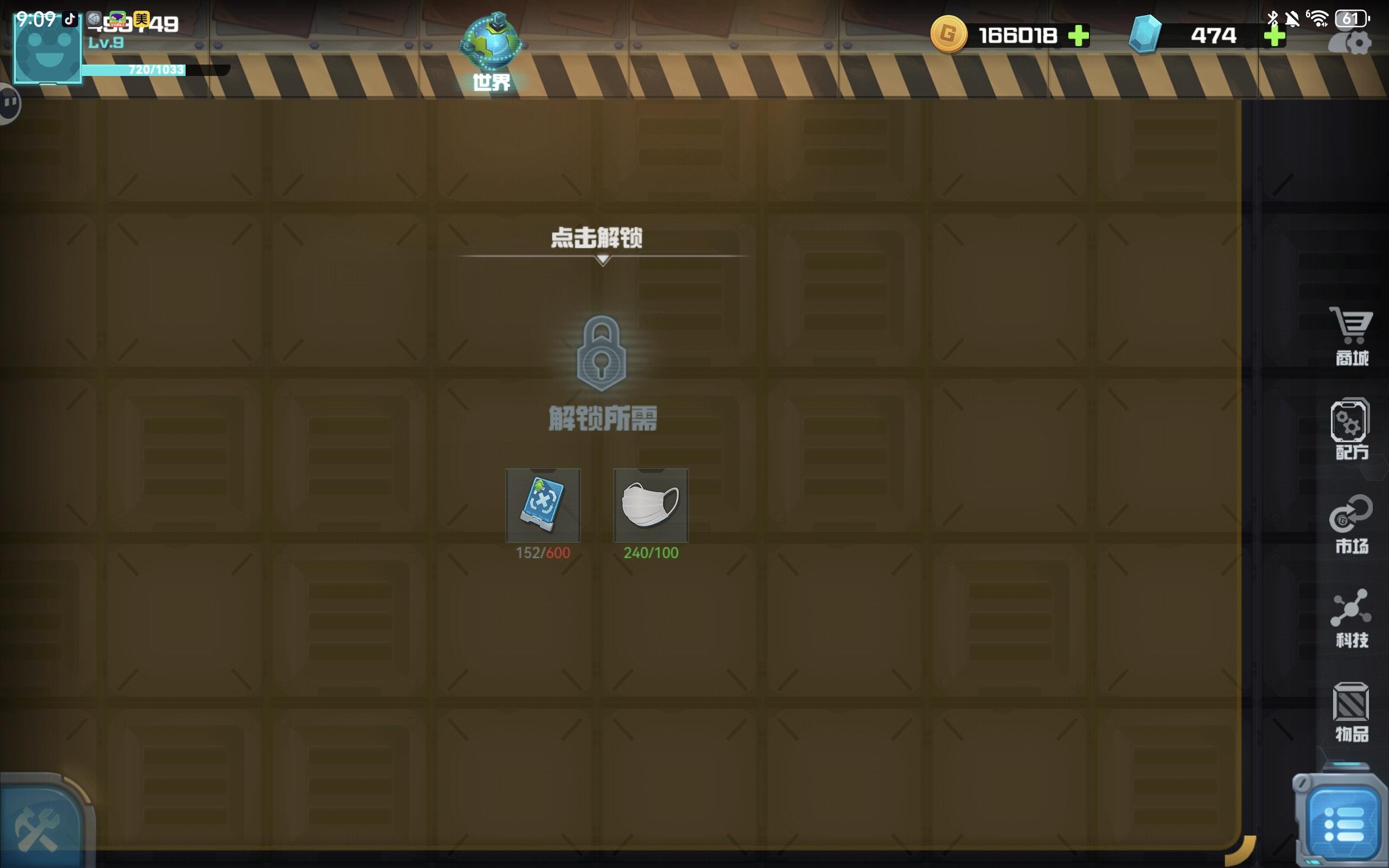The height and width of the screenshot is (868, 1389).
Task: Tap the Lv.9 level label
Action: pyautogui.click(x=106, y=41)
